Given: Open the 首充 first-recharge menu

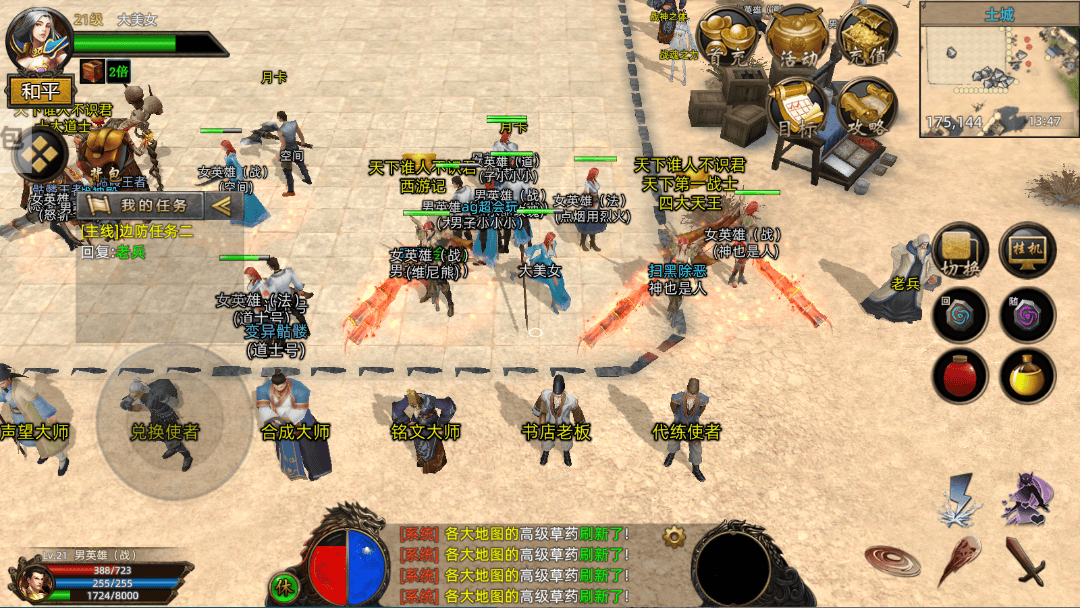Looking at the screenshot, I should (x=729, y=40).
